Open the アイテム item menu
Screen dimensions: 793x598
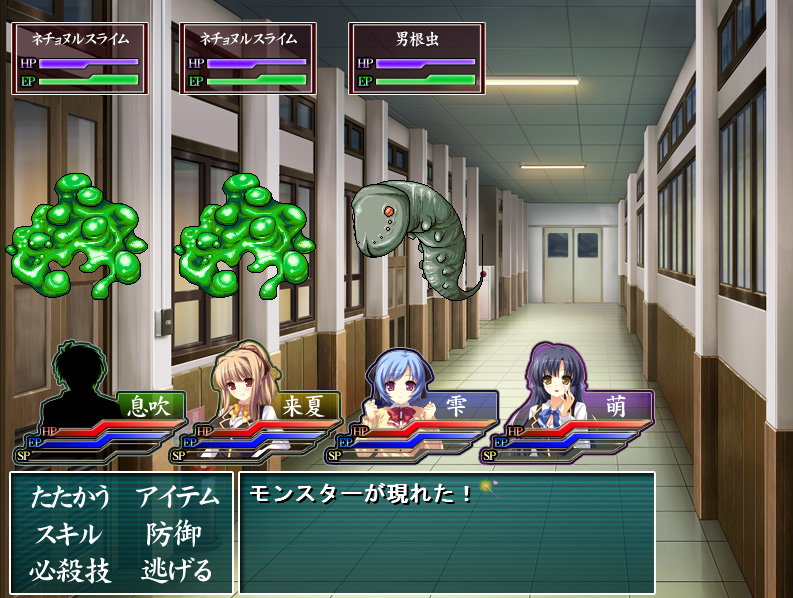tap(177, 497)
